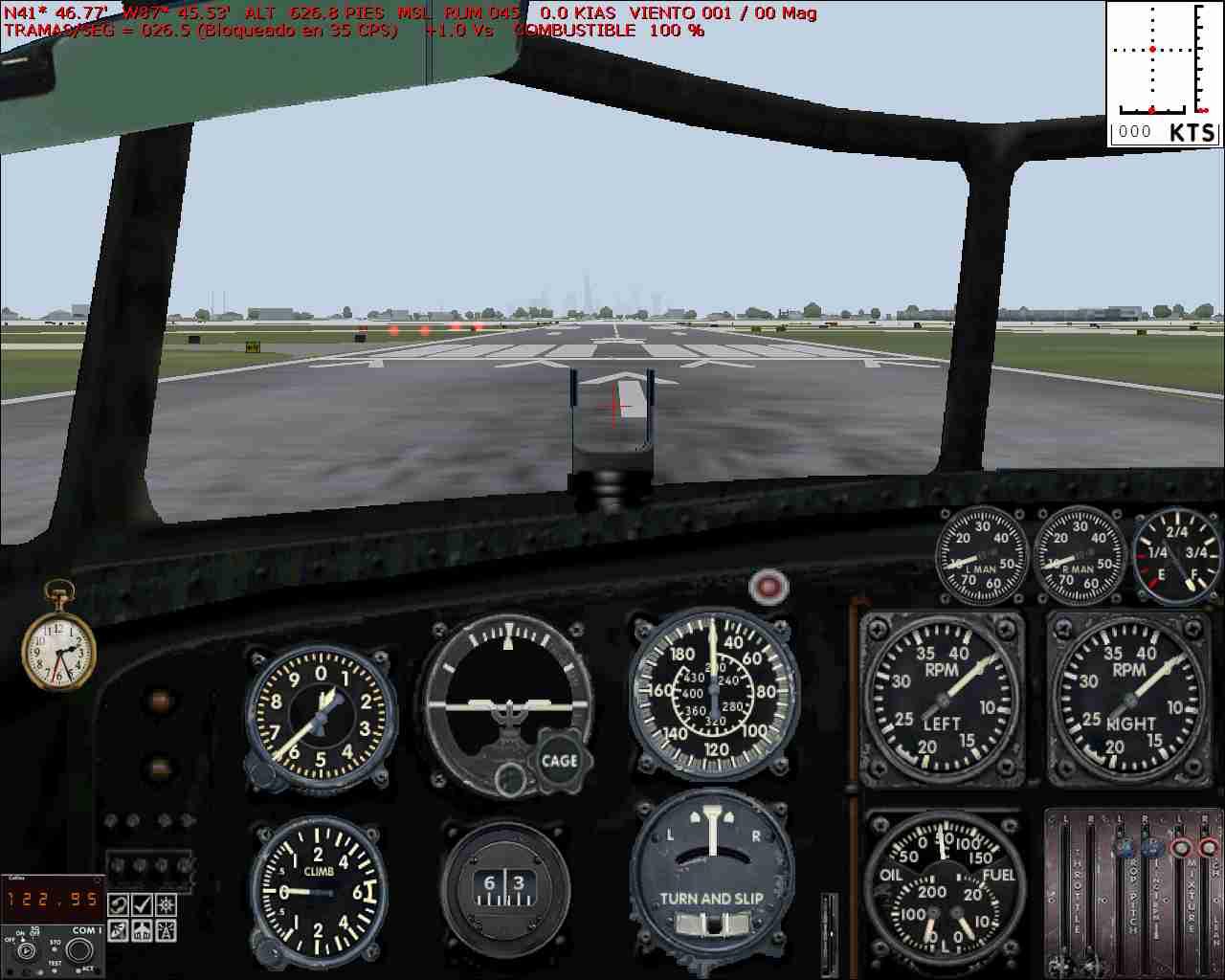Click the heading indicator showing 63
This screenshot has width=1225, height=980.
[504, 892]
